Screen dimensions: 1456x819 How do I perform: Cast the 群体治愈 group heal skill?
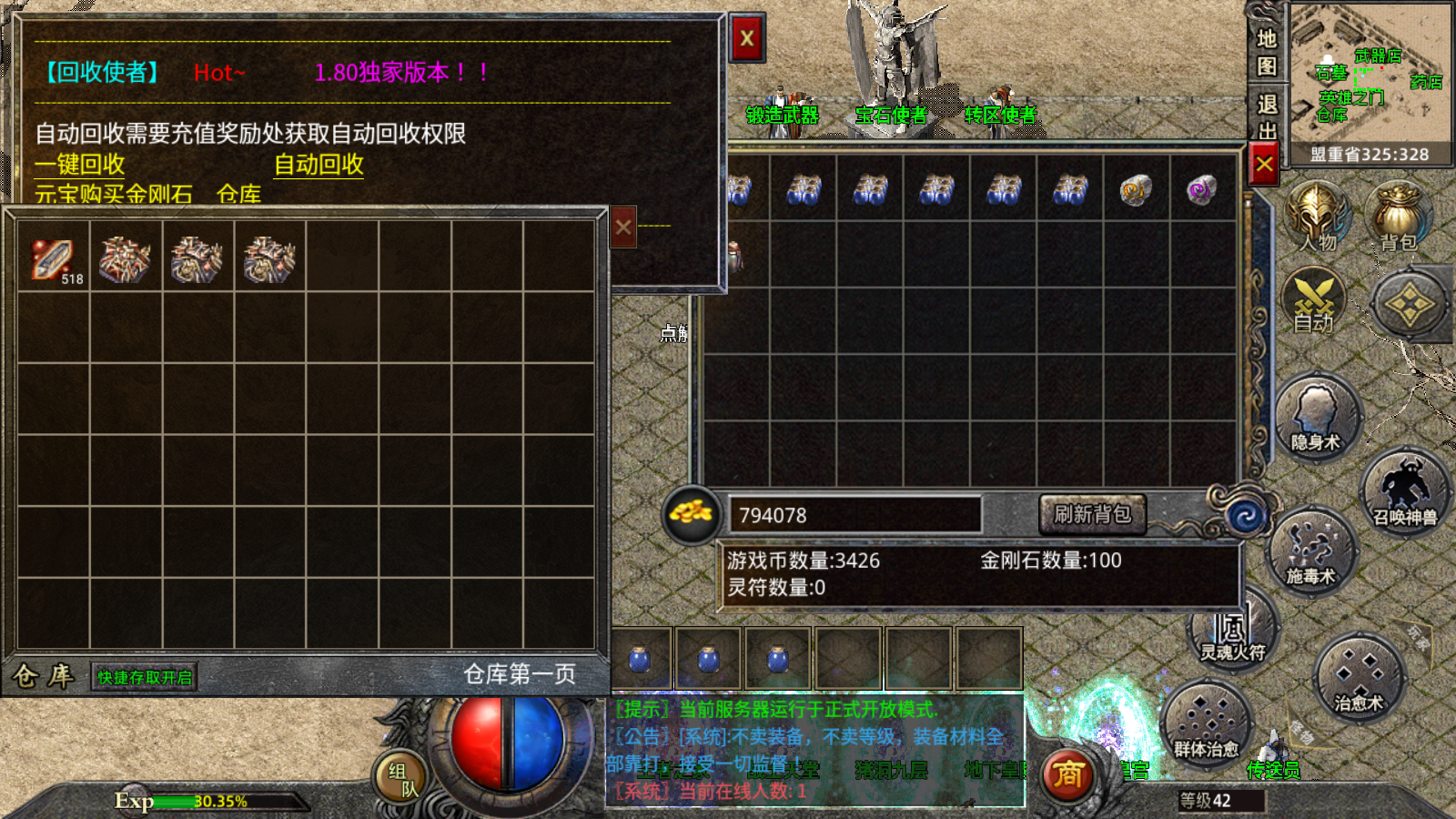pyautogui.click(x=1206, y=725)
